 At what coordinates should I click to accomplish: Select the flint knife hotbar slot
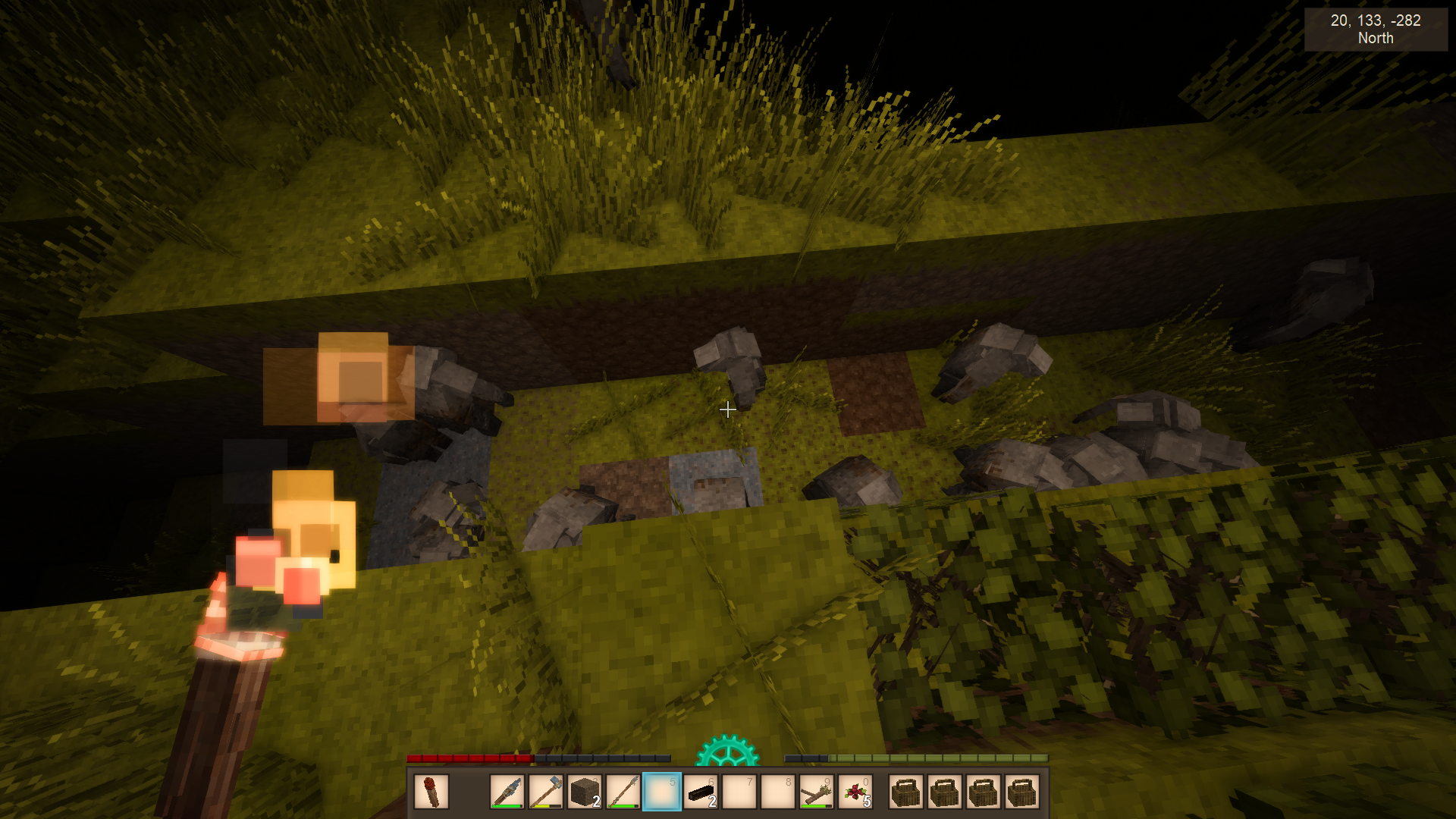(x=507, y=792)
